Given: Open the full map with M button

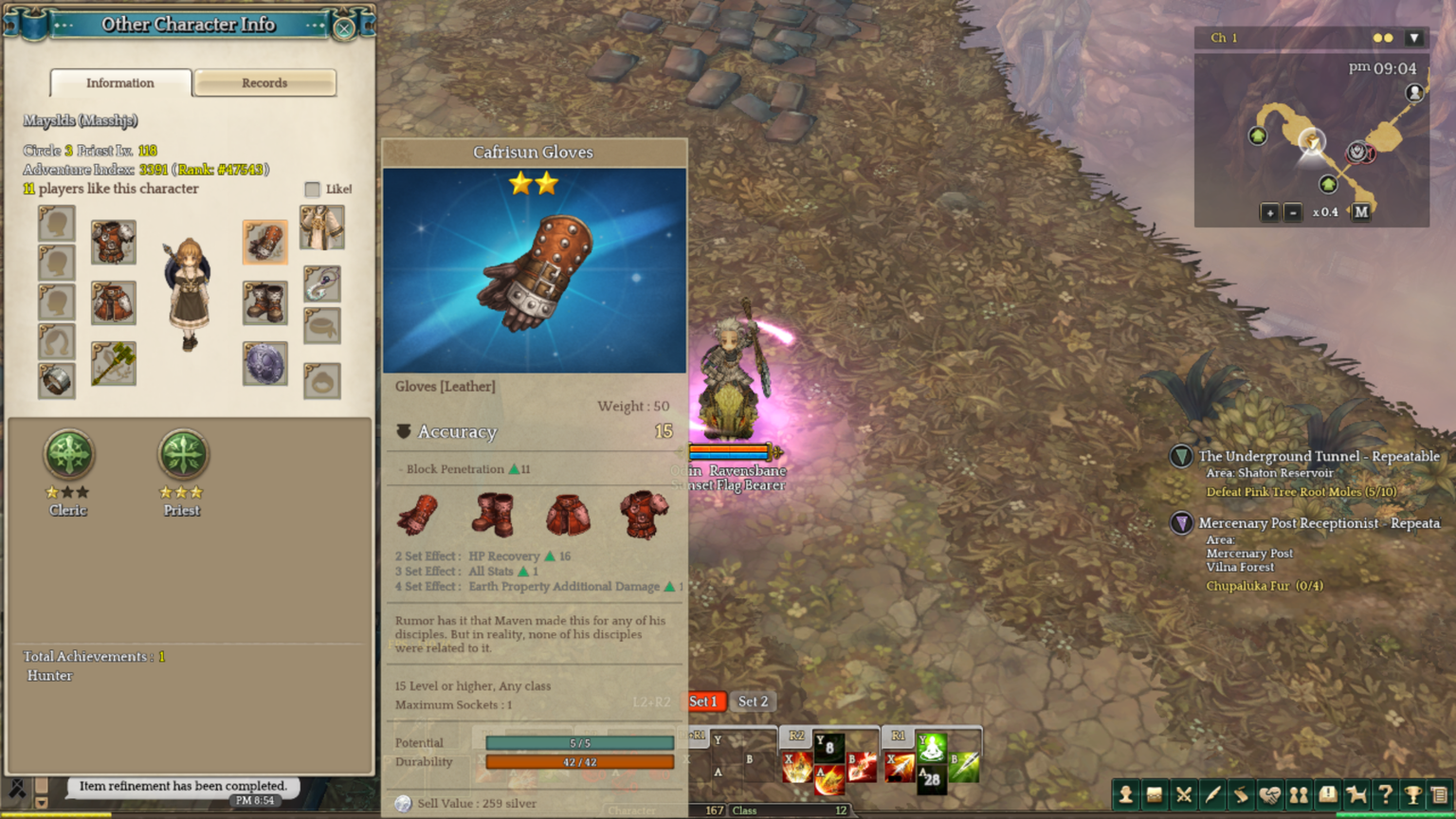Looking at the screenshot, I should 1361,212.
